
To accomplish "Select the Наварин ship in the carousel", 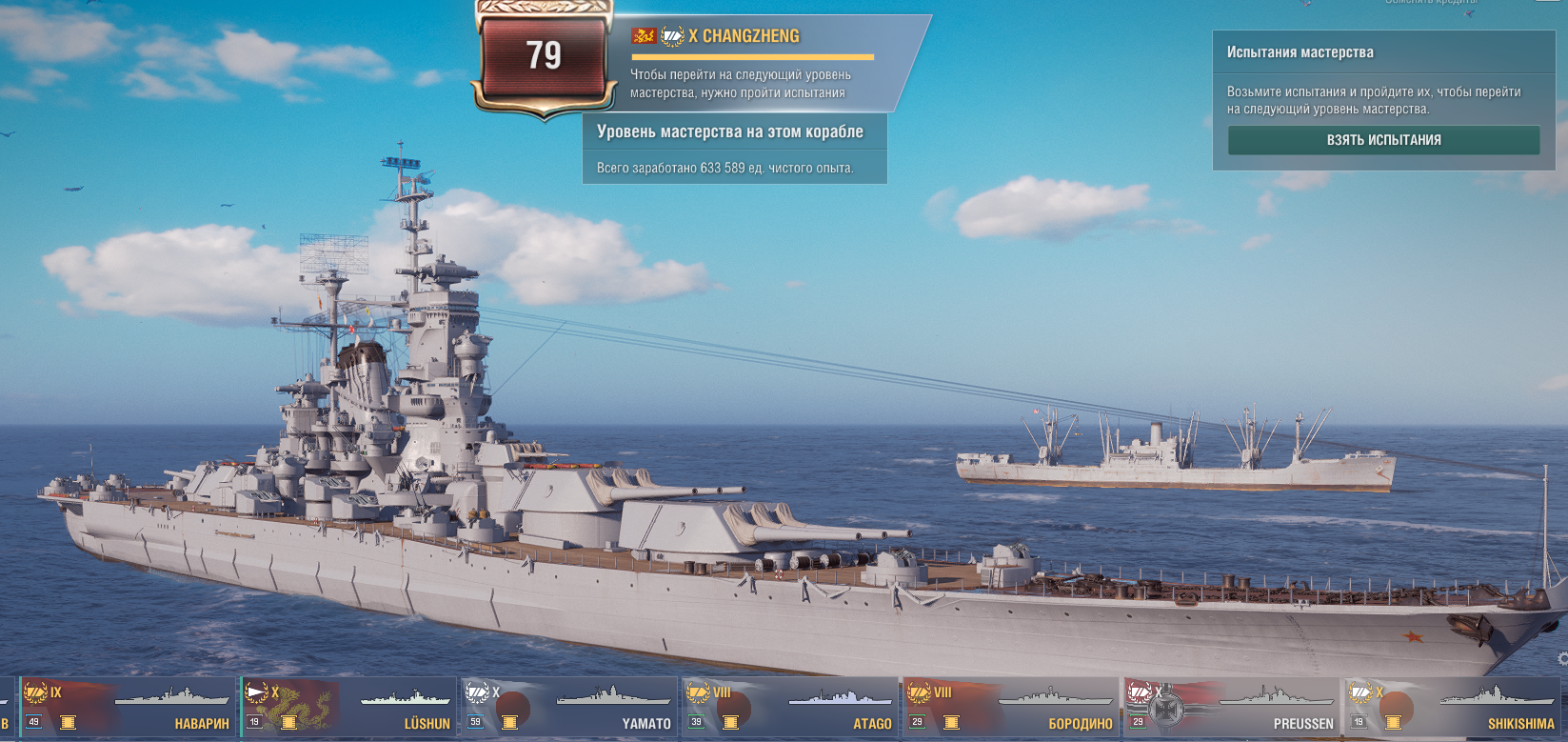I will pyautogui.click(x=128, y=708).
